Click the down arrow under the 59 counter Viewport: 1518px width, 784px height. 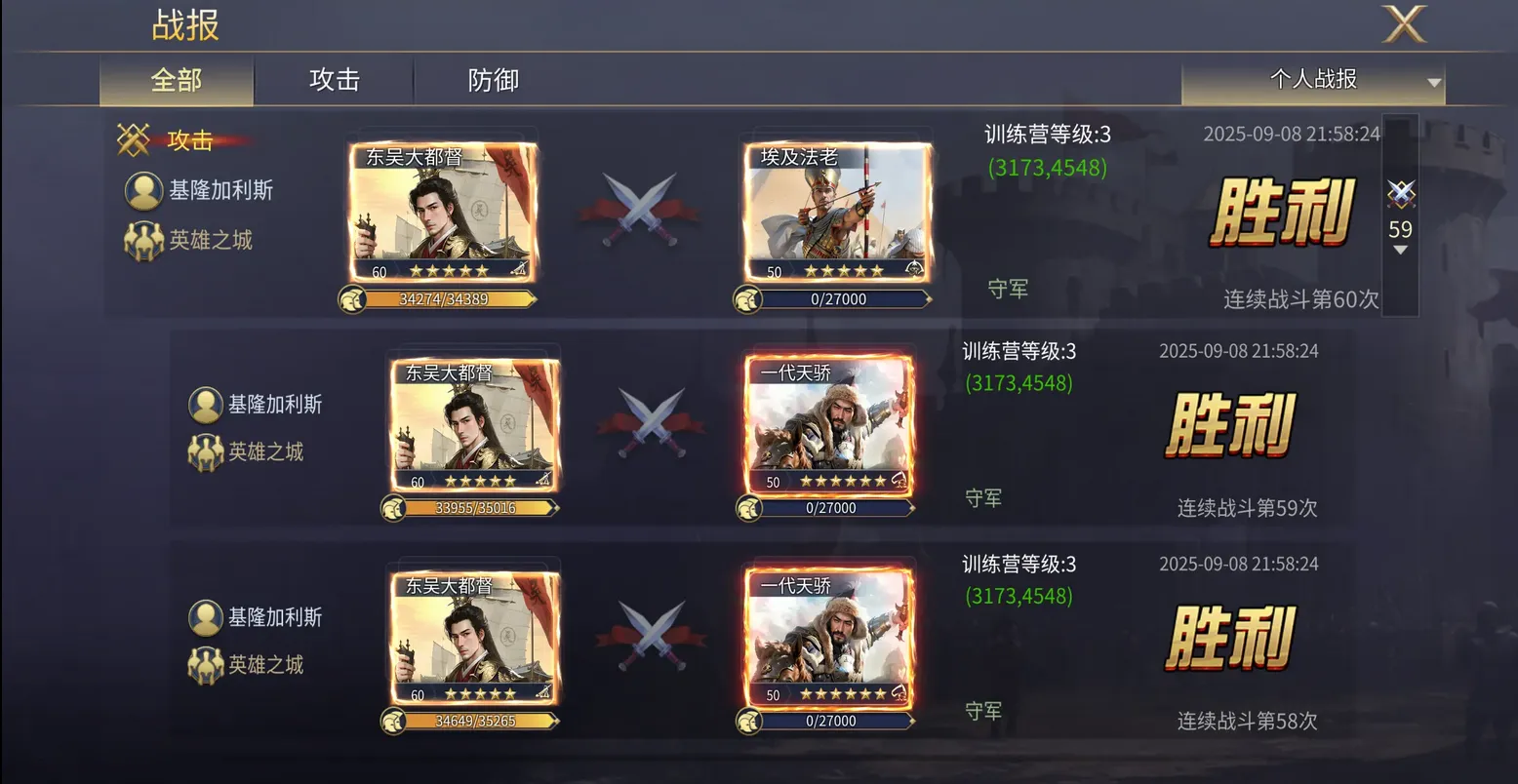point(1401,251)
